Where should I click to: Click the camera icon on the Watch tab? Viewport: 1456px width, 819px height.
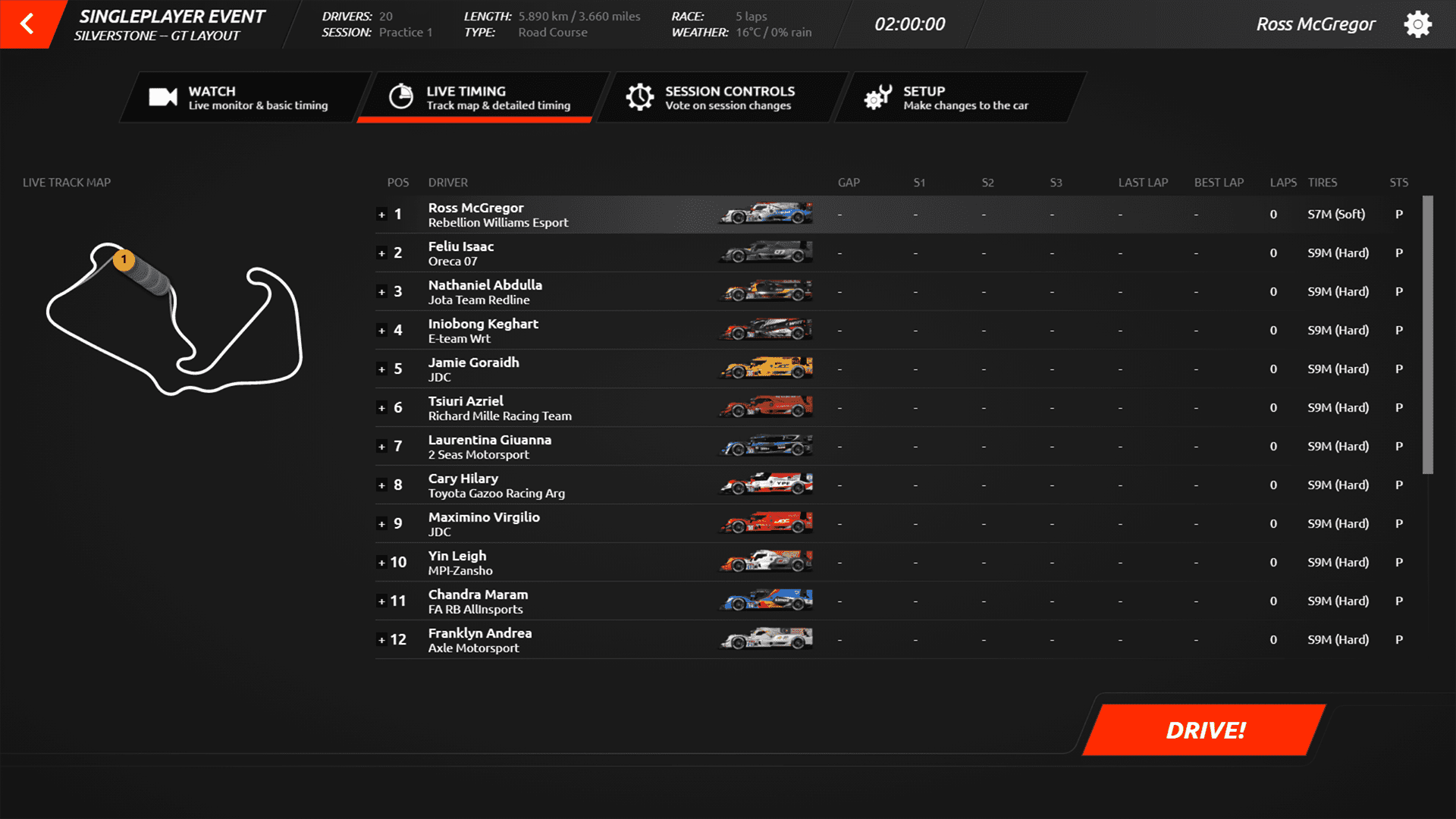tap(161, 96)
